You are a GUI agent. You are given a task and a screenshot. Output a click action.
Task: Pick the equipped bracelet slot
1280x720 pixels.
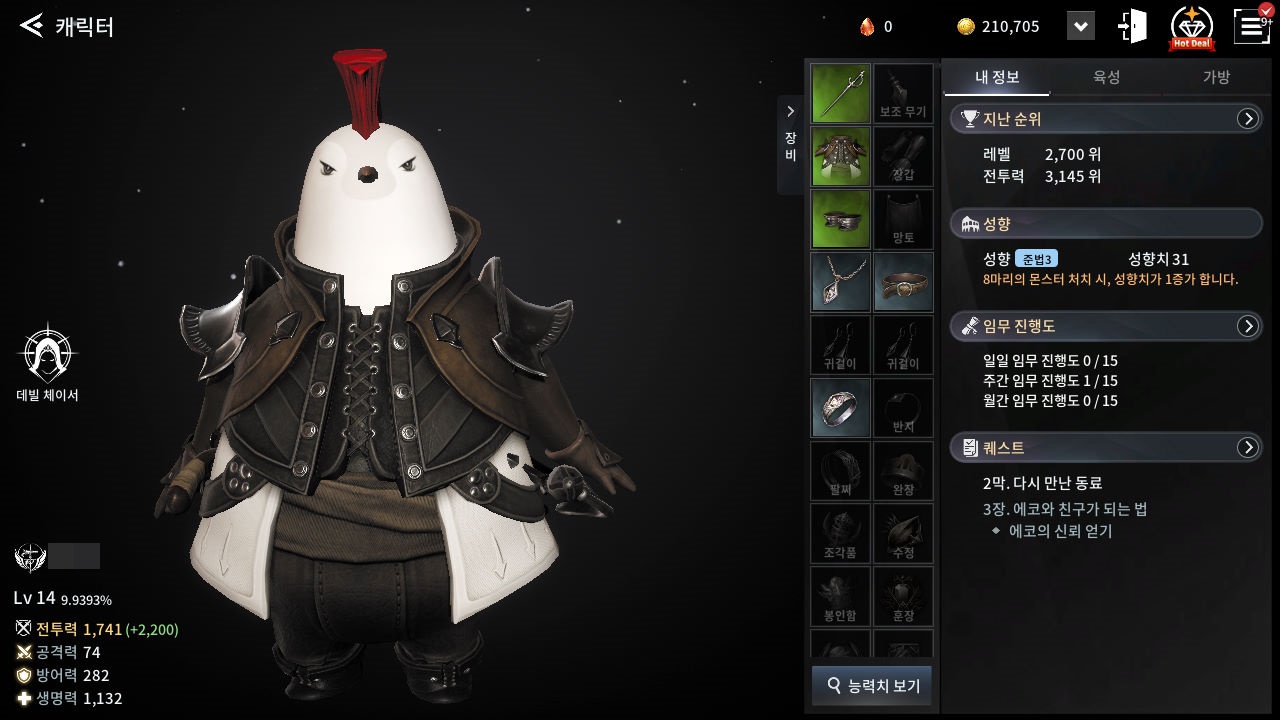(903, 282)
